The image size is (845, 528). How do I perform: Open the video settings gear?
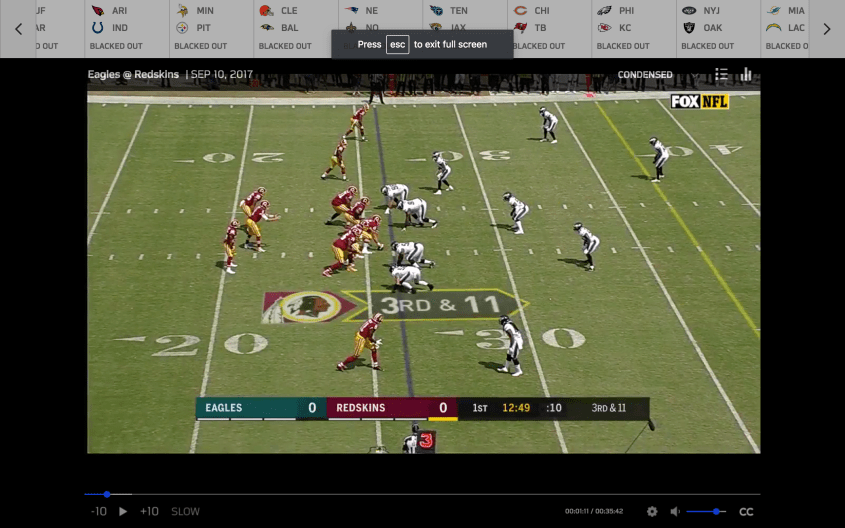[652, 511]
